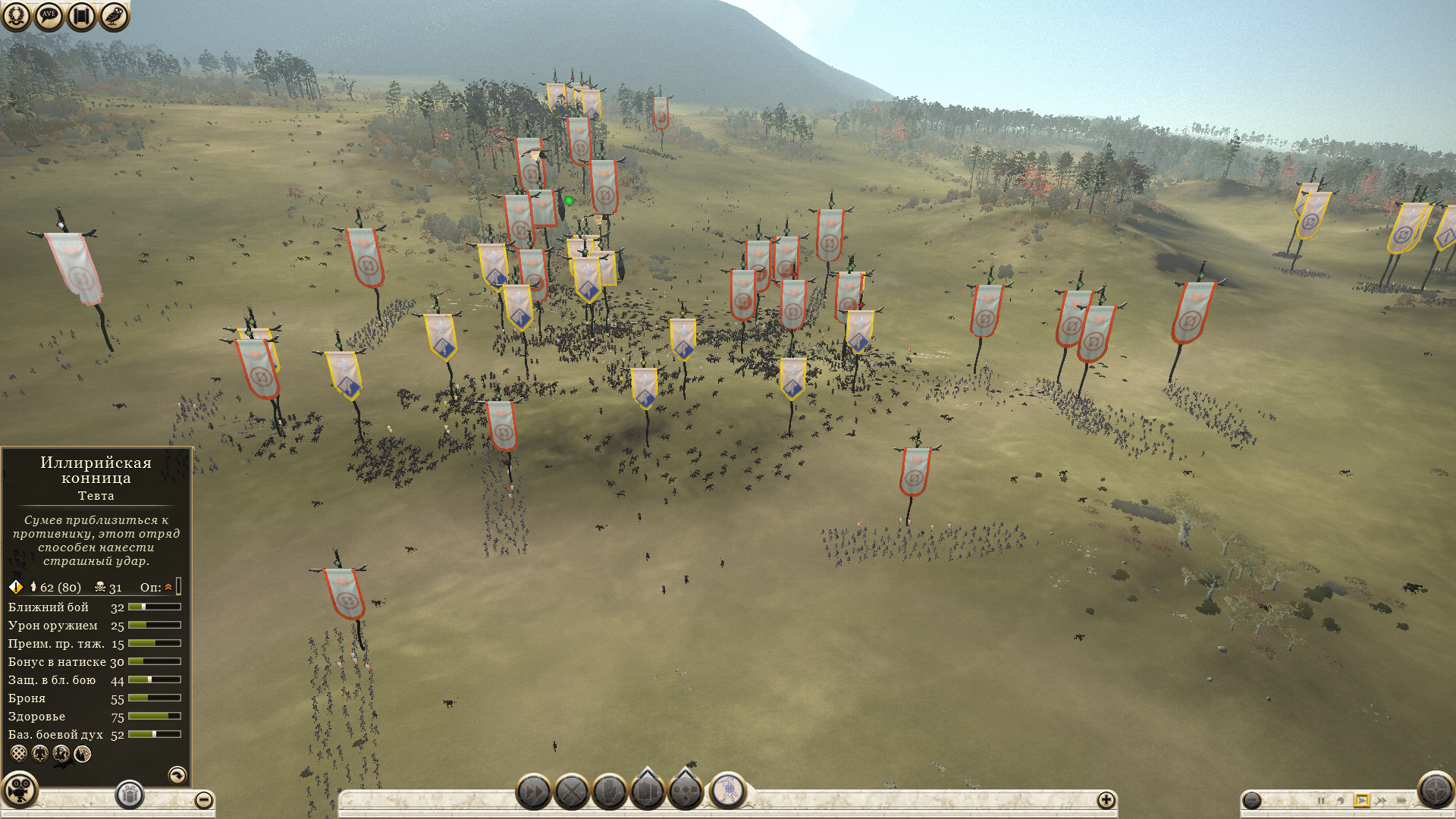
Task: Open the owl advisor button
Action: 114,16
